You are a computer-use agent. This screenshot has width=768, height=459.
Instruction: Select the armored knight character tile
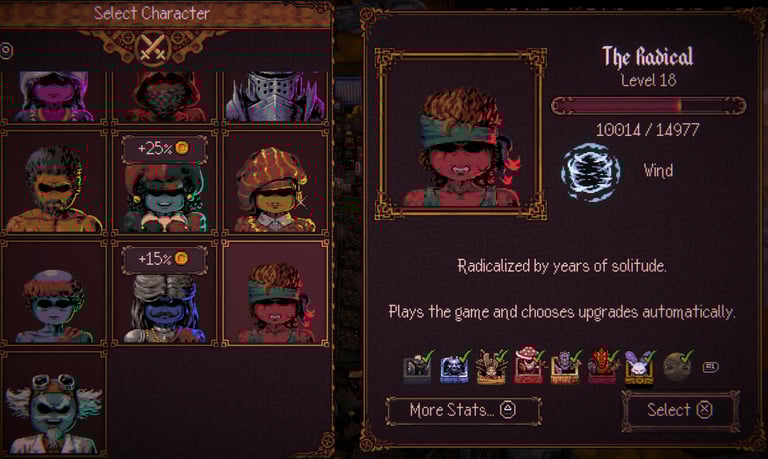pyautogui.click(x=275, y=98)
